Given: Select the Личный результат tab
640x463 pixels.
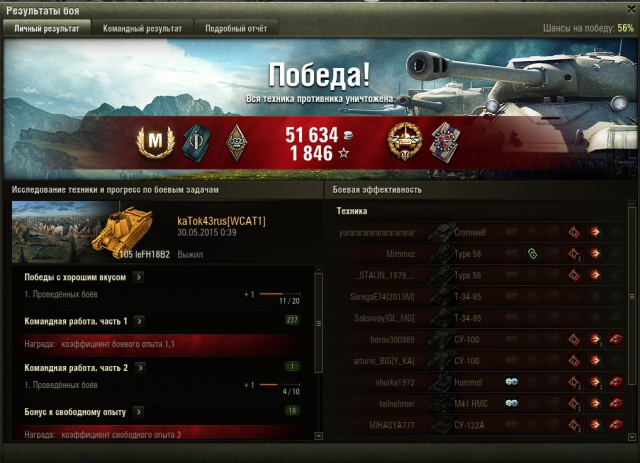Looking at the screenshot, I should click(46, 29).
